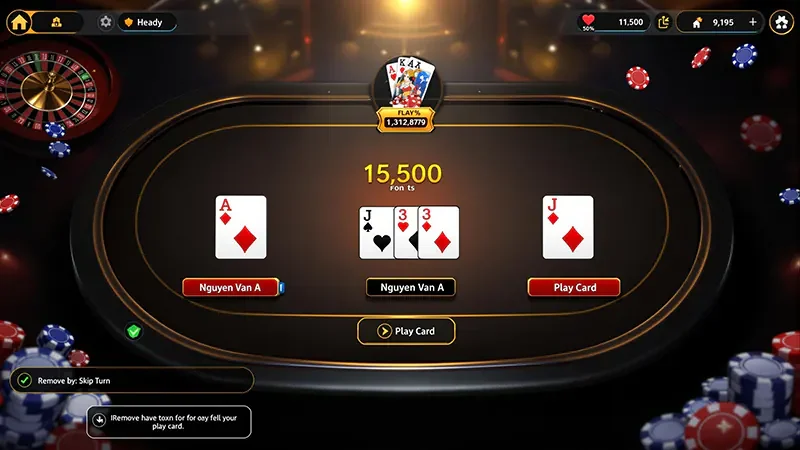Click the red Play Card button
The width and height of the screenshot is (800, 450).
tap(574, 287)
